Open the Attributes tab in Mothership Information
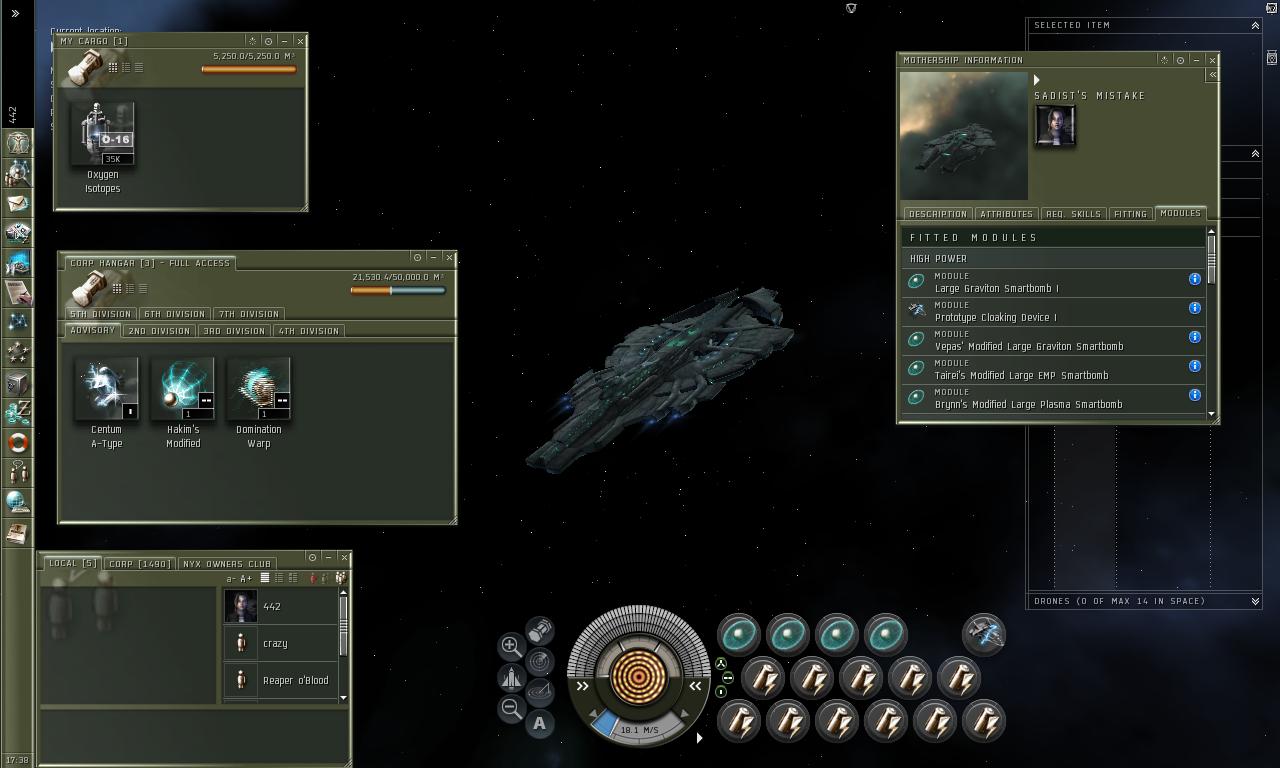The image size is (1280, 768). [x=1006, y=214]
